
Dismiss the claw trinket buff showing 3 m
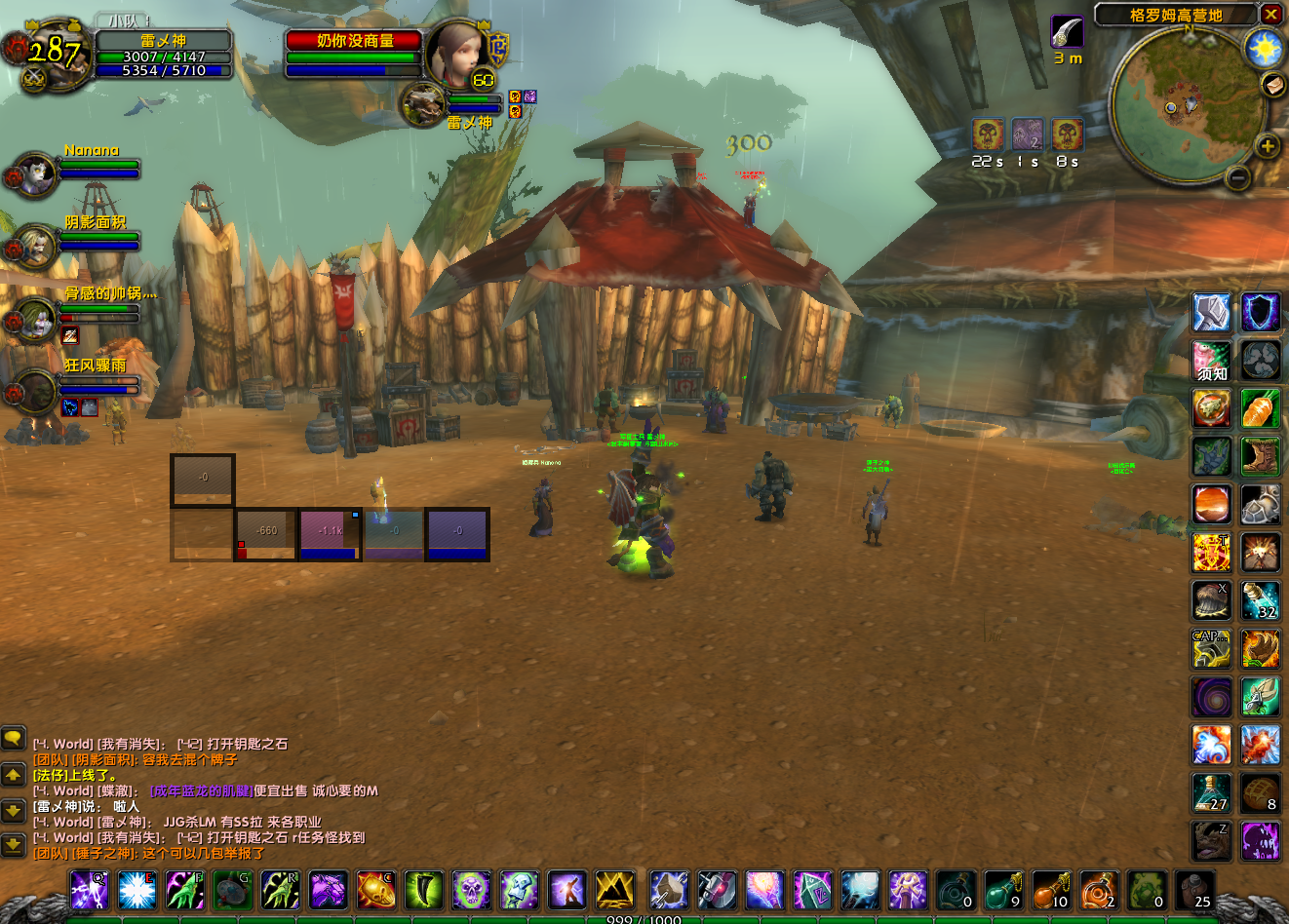click(x=1067, y=32)
